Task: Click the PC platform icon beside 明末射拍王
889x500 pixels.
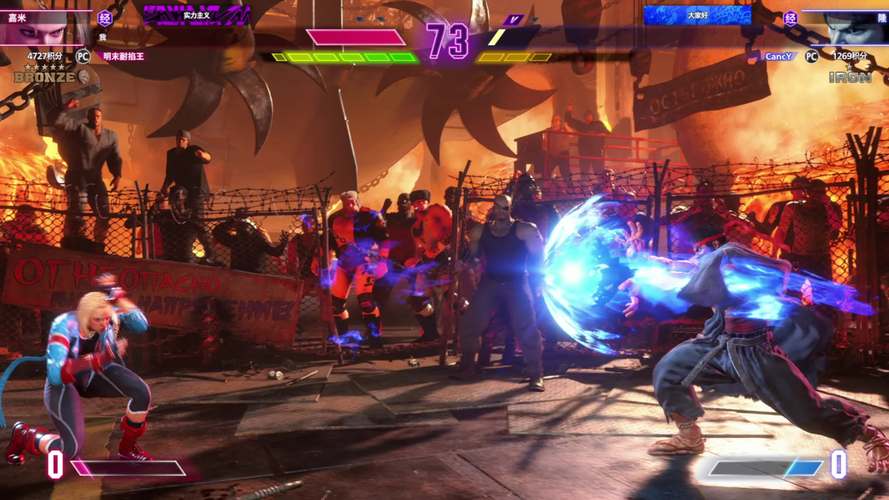Action: (83, 57)
